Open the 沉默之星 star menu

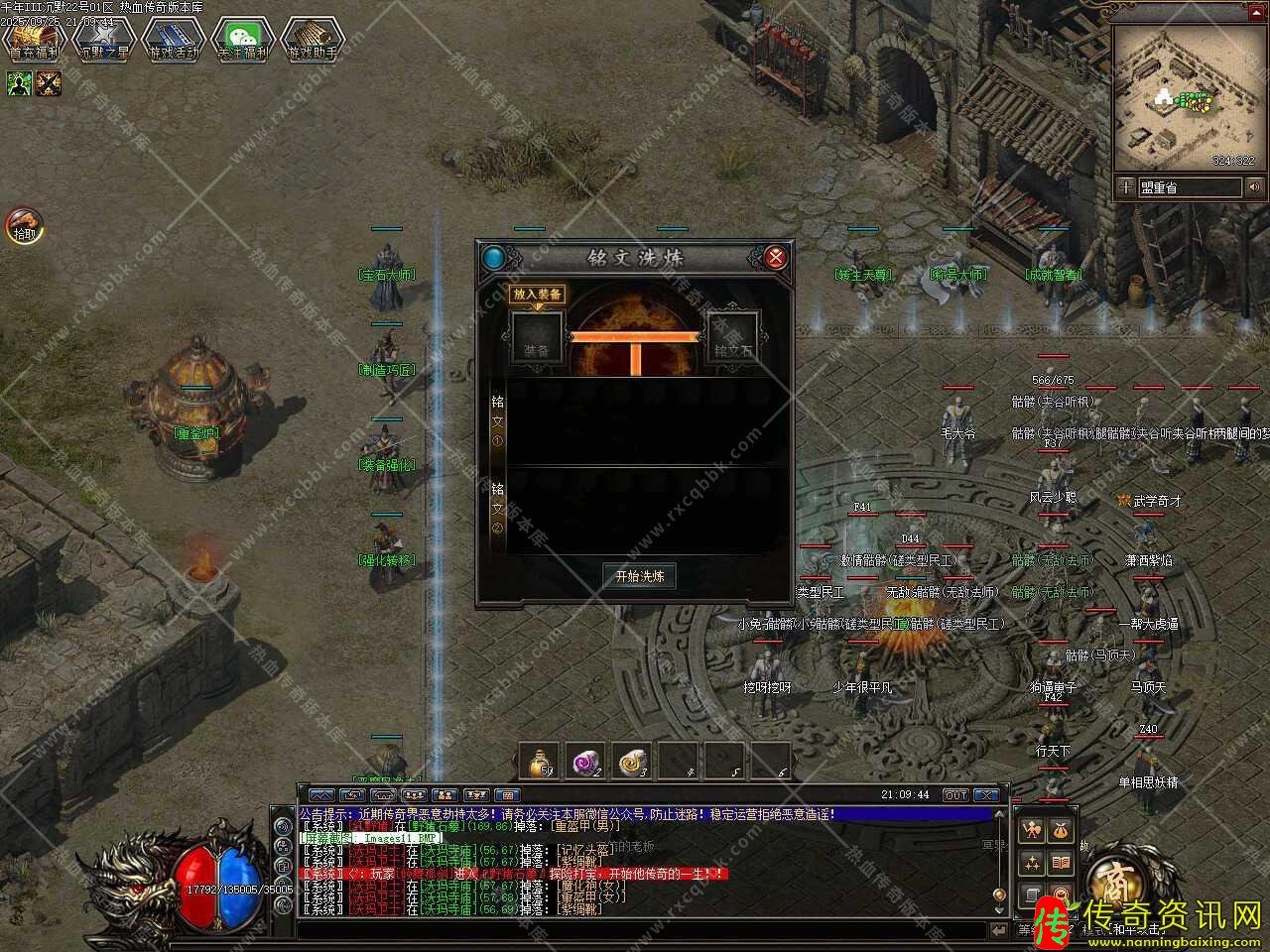pos(104,40)
